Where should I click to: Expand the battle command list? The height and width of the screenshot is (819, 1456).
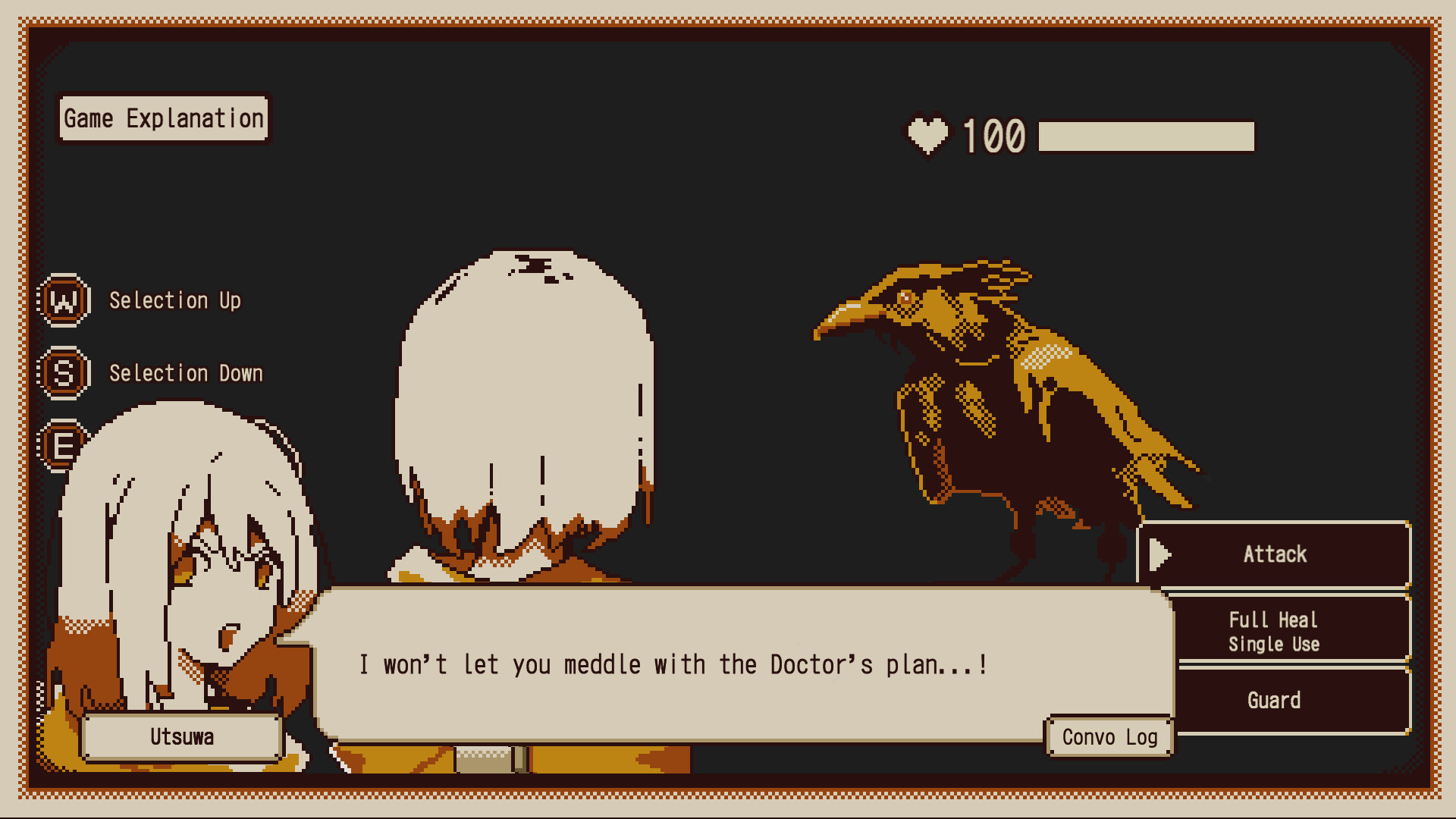point(1274,628)
